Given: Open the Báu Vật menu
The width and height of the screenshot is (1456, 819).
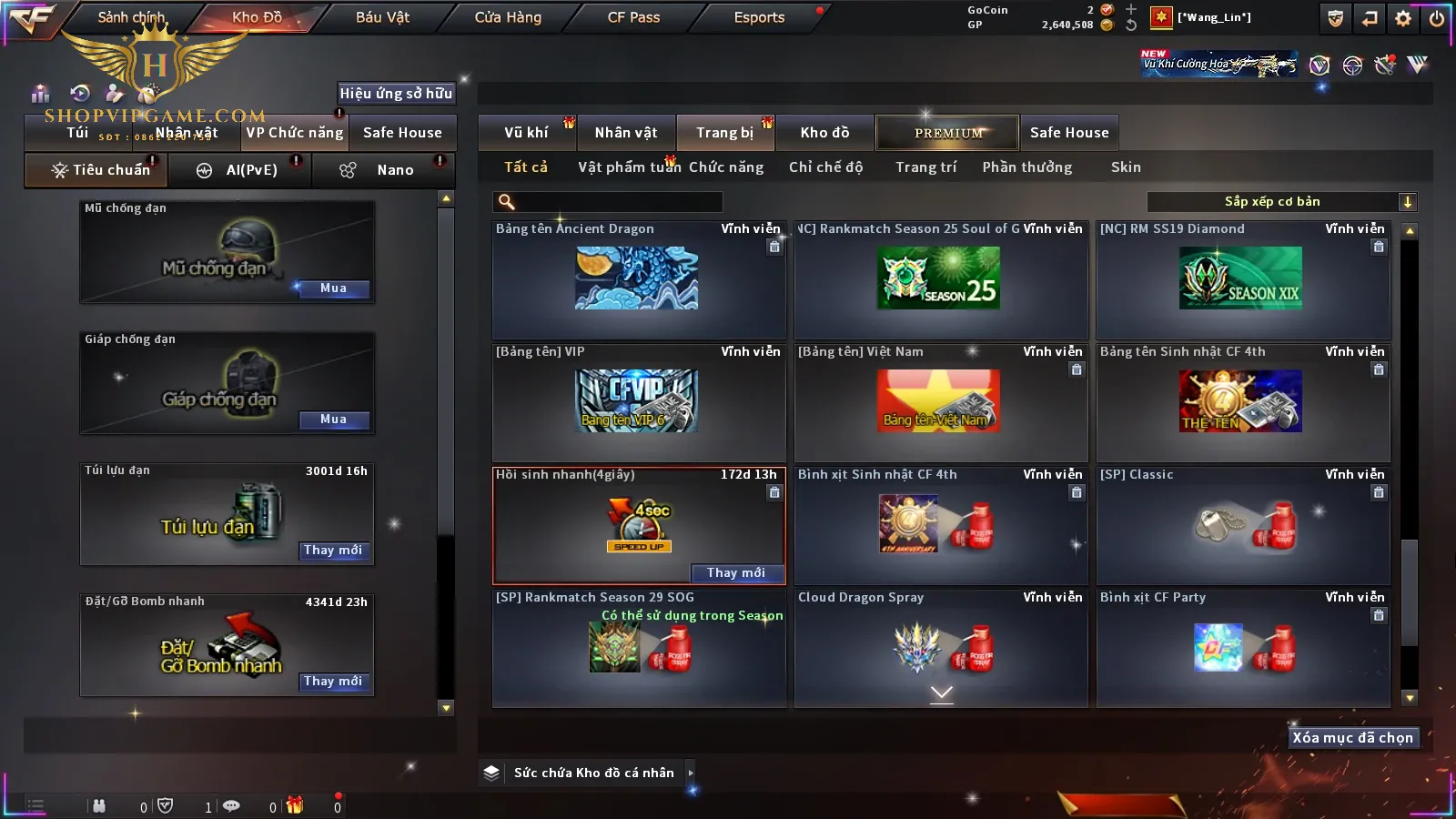Looking at the screenshot, I should (x=382, y=17).
